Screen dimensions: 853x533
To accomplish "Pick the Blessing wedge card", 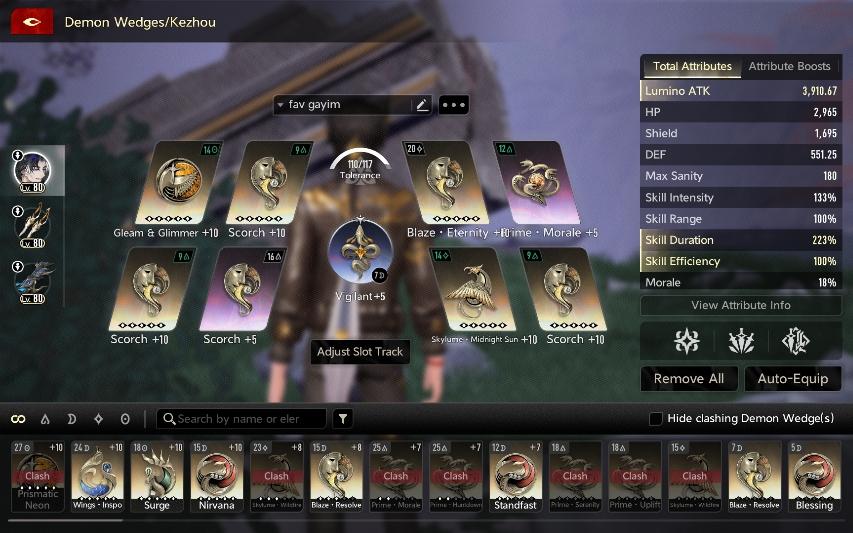I will coord(814,476).
